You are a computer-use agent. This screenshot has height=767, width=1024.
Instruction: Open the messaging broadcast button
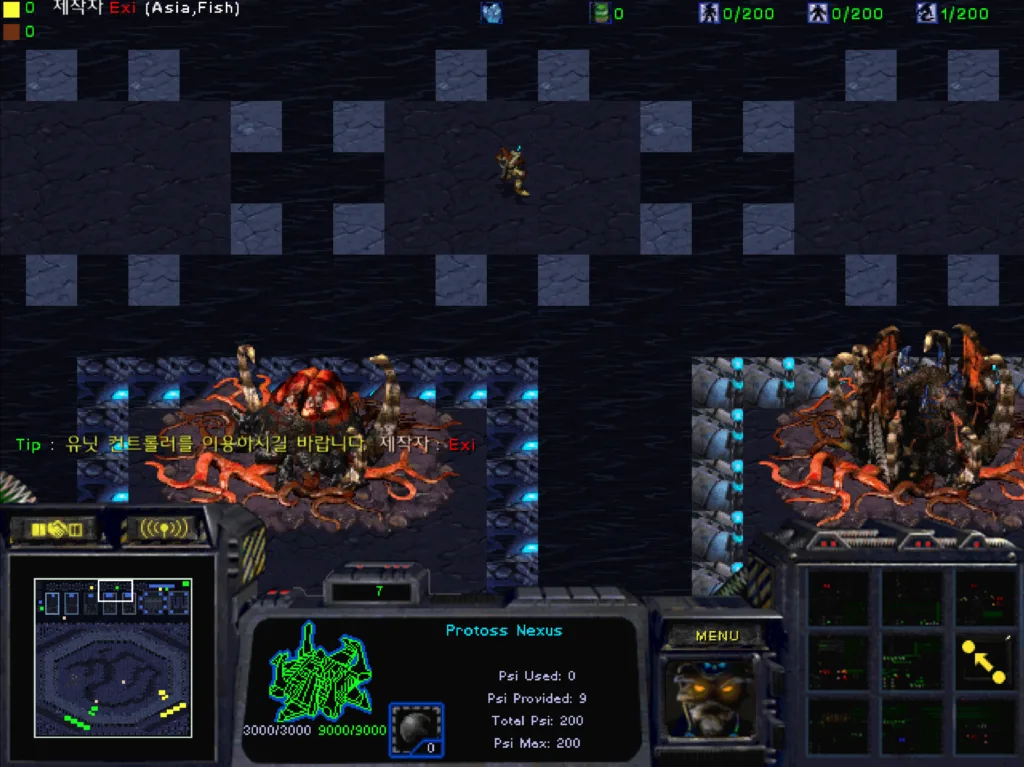point(164,528)
